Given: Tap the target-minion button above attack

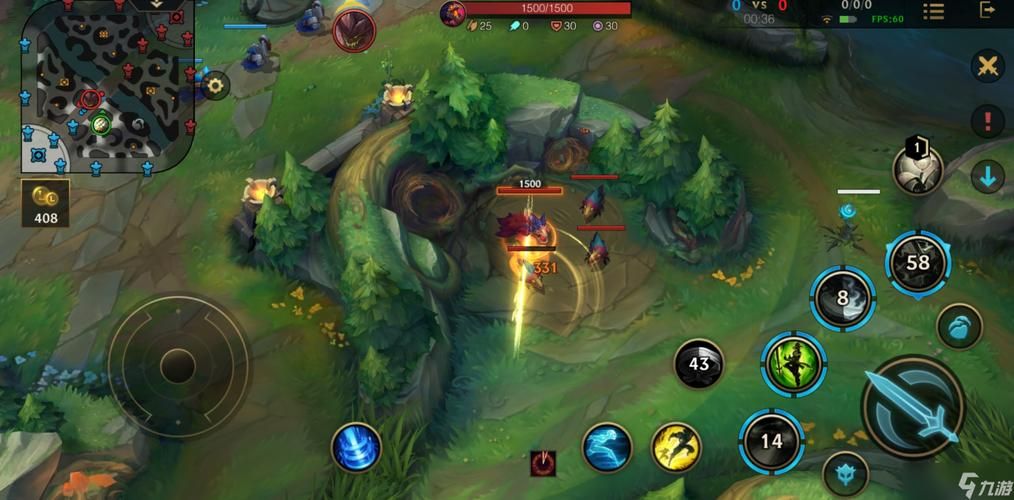Looking at the screenshot, I should click(x=959, y=326).
